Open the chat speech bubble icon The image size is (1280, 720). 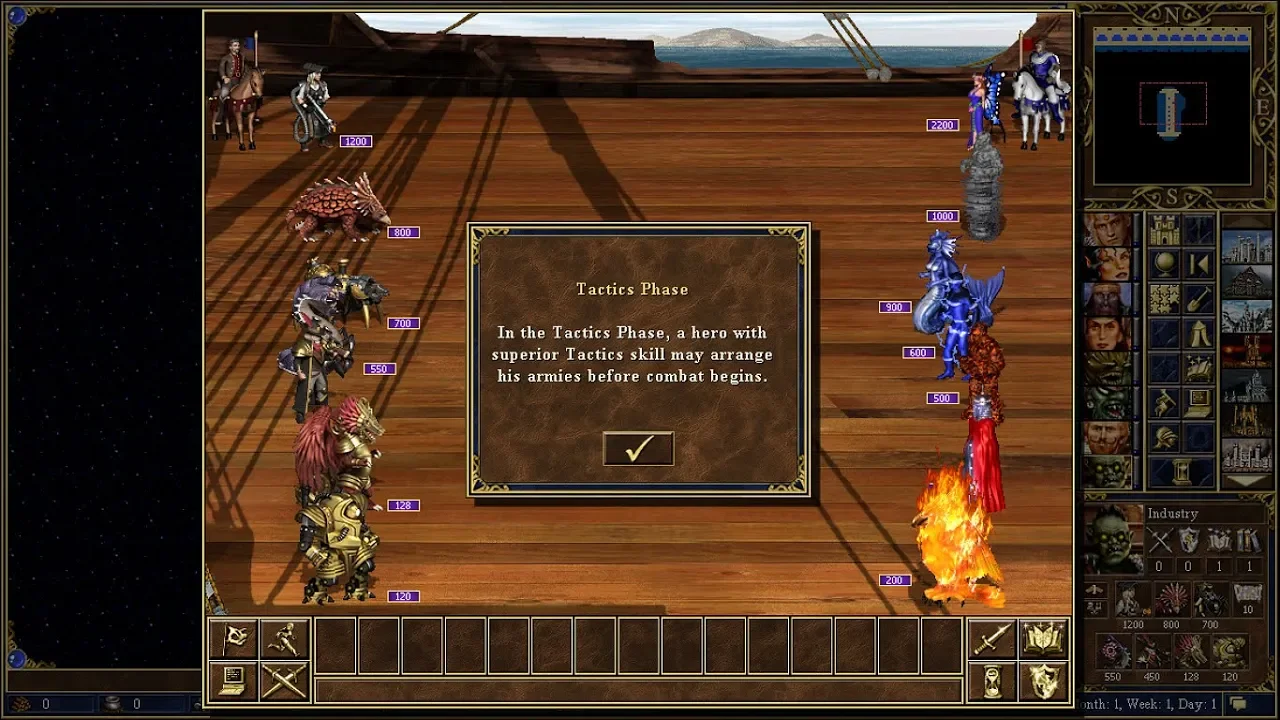[x=1237, y=704]
